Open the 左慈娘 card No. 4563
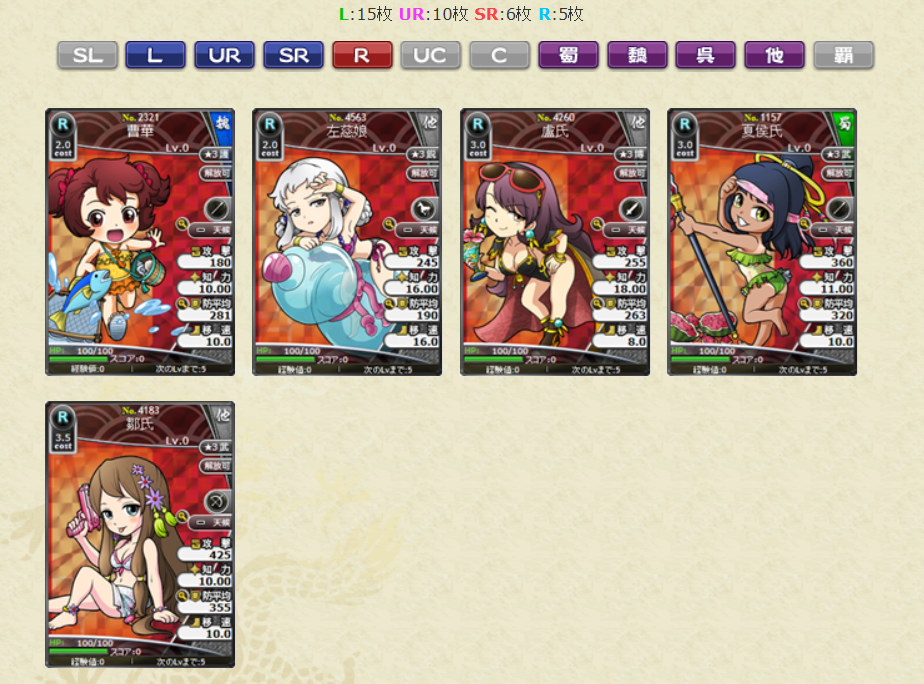The height and width of the screenshot is (684, 924). 347,242
